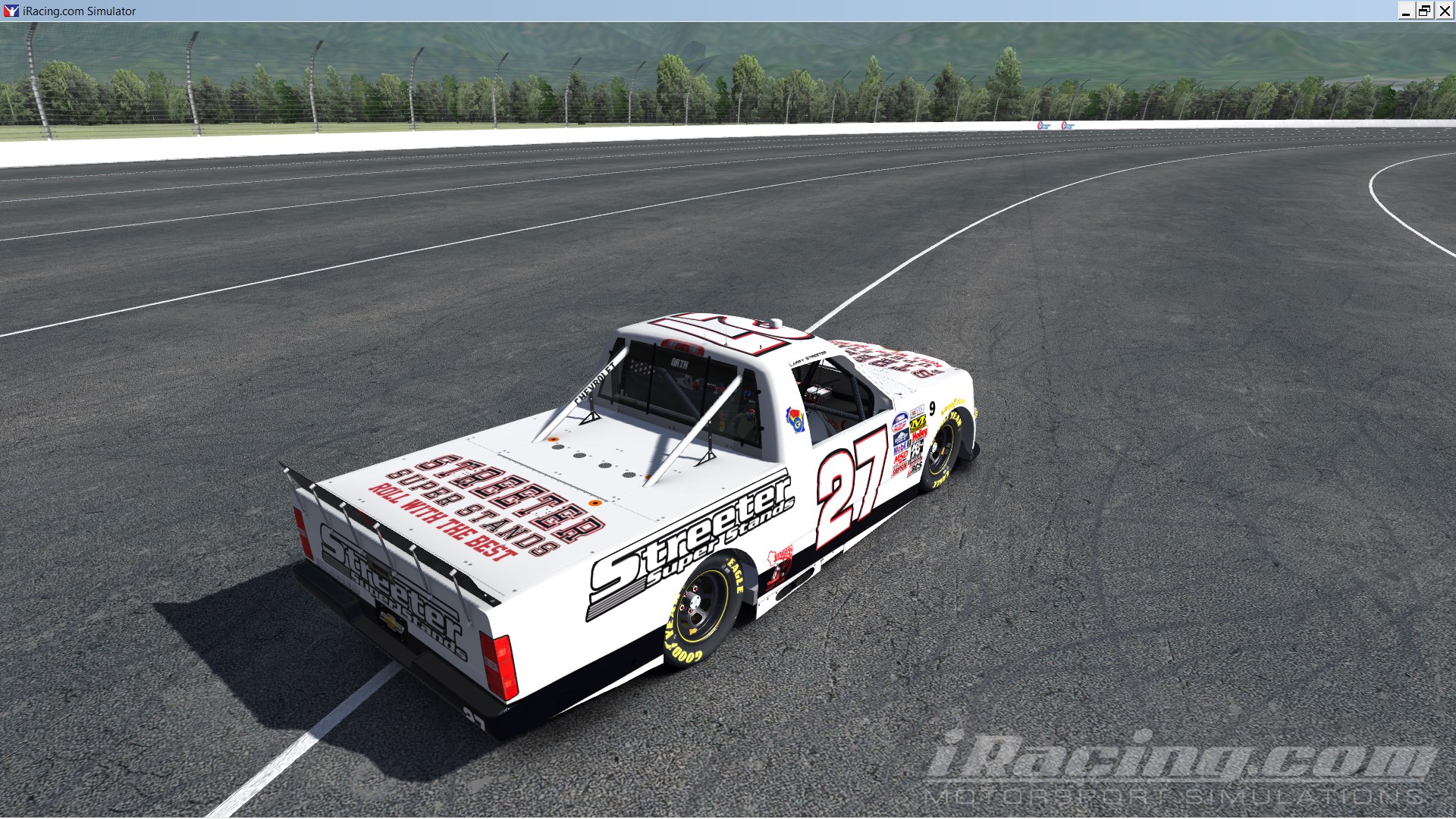Select the Larry Streeter driver nameplate
This screenshot has height=819, width=1456.
pos(808,358)
